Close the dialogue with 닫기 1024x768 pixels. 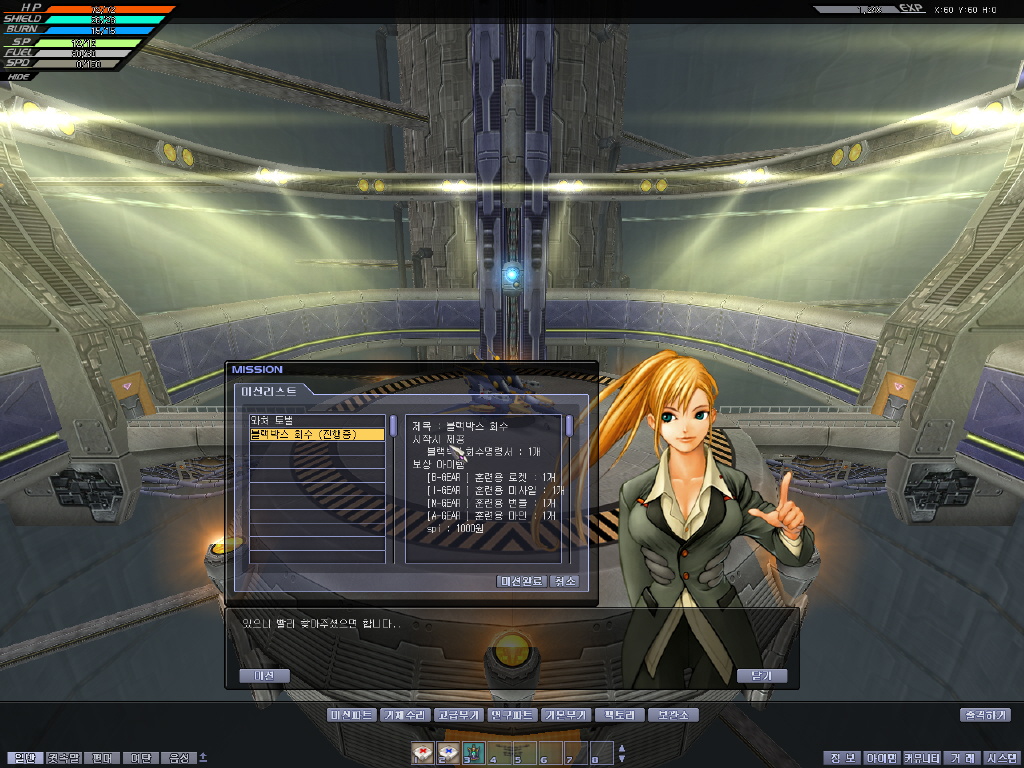pyautogui.click(x=761, y=676)
